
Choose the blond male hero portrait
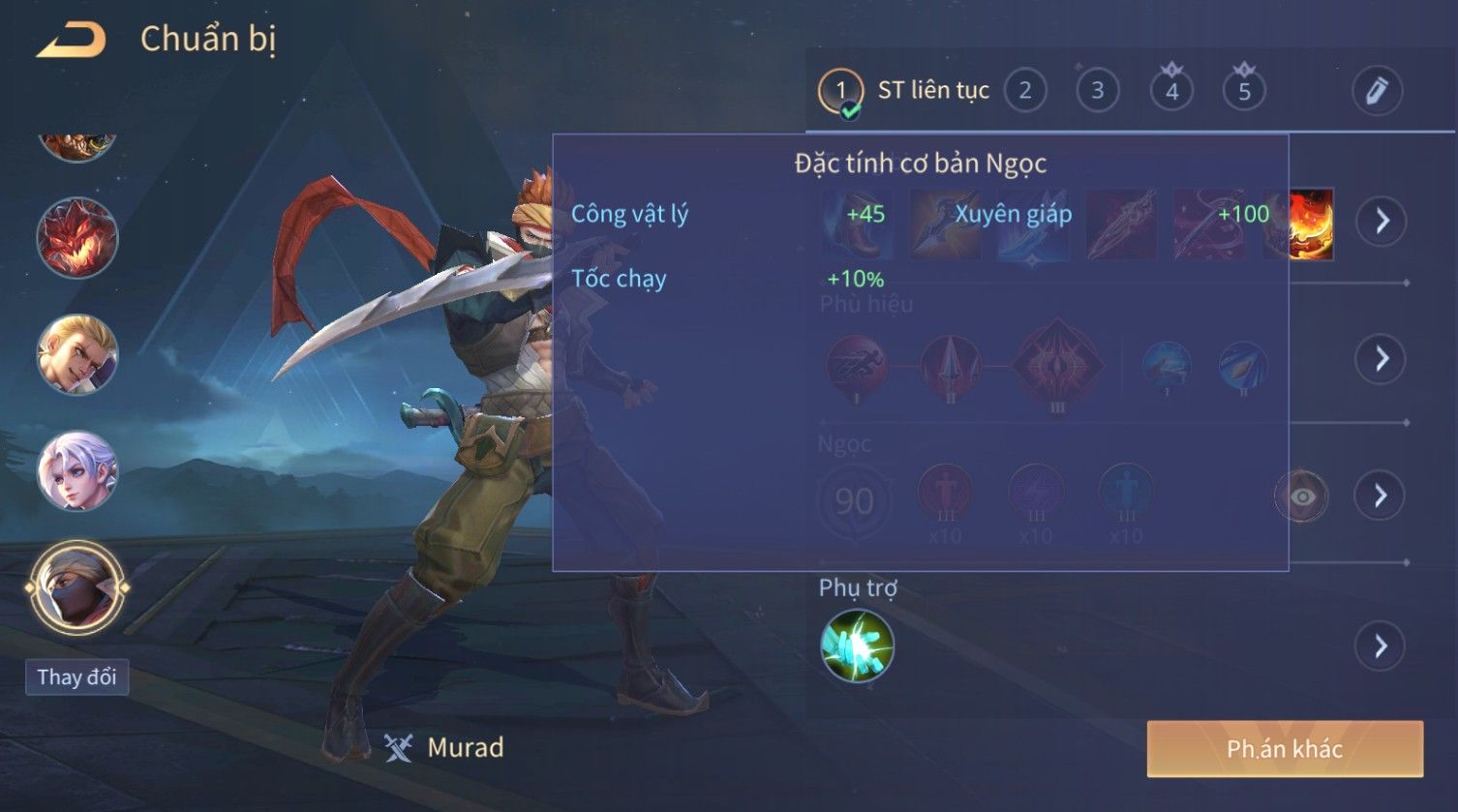(x=77, y=354)
